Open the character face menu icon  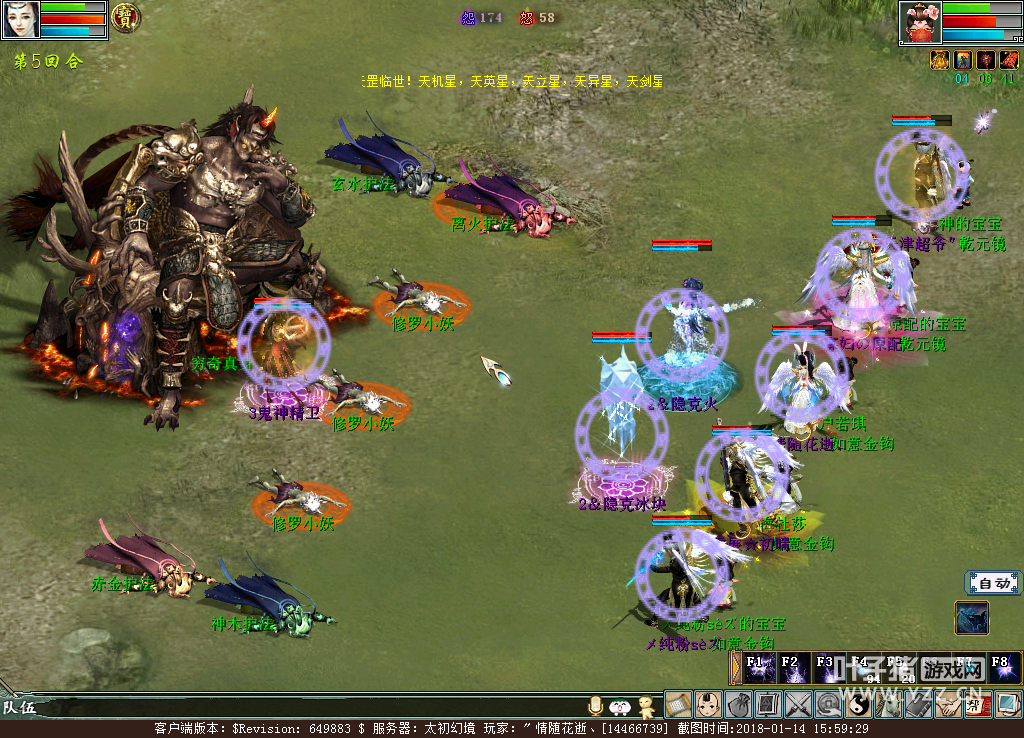pyautogui.click(x=708, y=705)
